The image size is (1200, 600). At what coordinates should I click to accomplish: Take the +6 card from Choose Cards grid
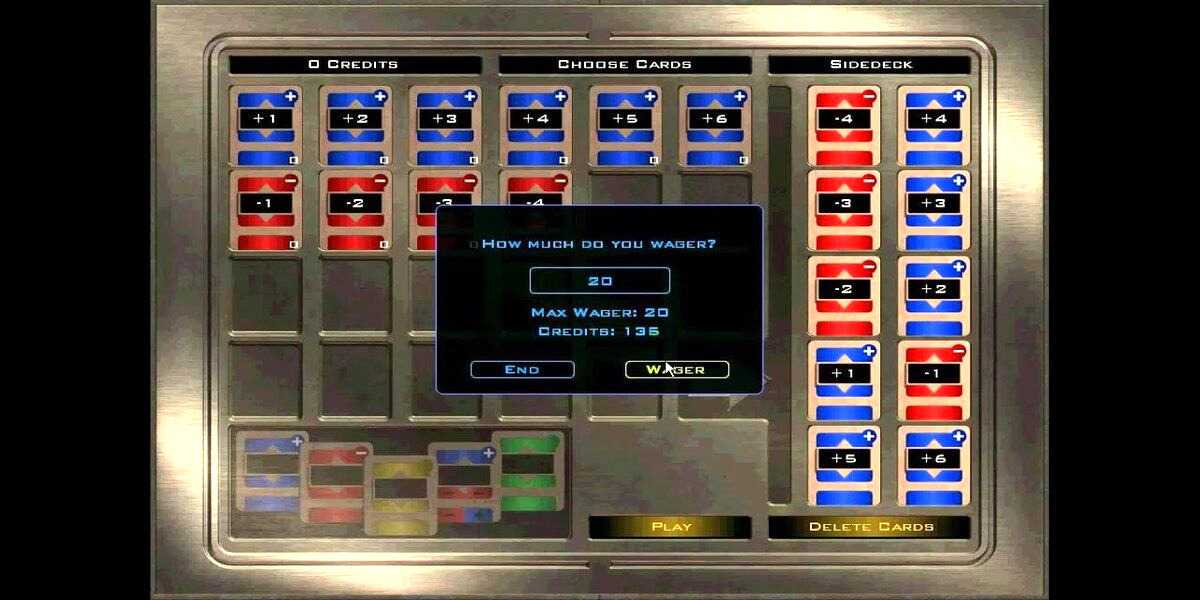tap(715, 125)
